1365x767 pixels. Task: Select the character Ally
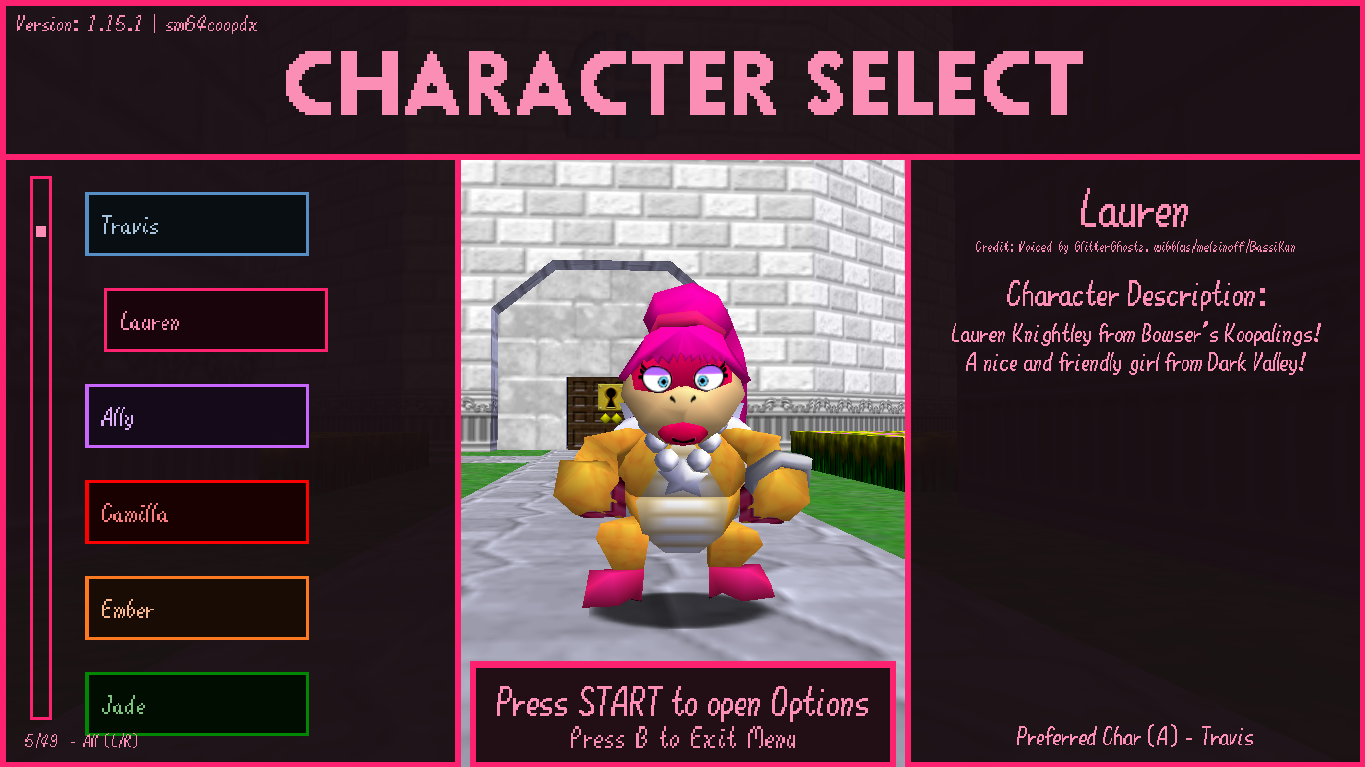tap(196, 416)
